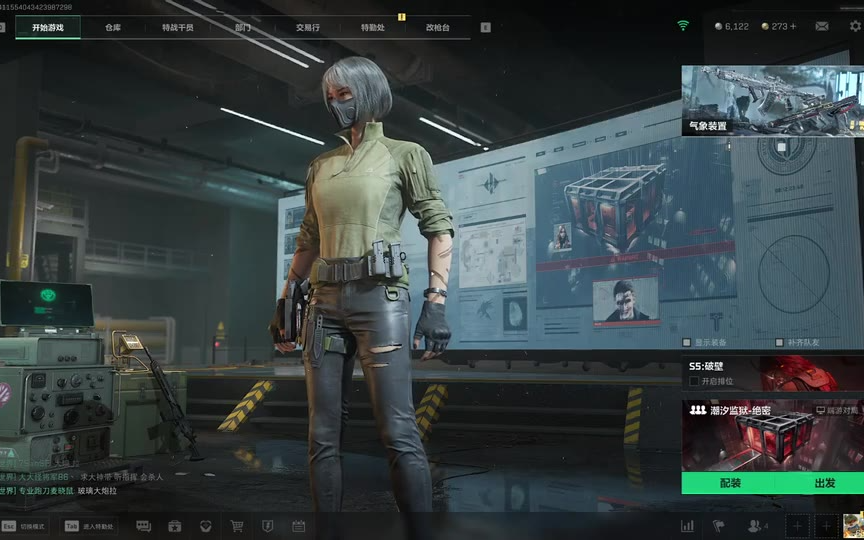
Task: Open the 改枪台 (Gunsmith) tab
Action: [437, 28]
